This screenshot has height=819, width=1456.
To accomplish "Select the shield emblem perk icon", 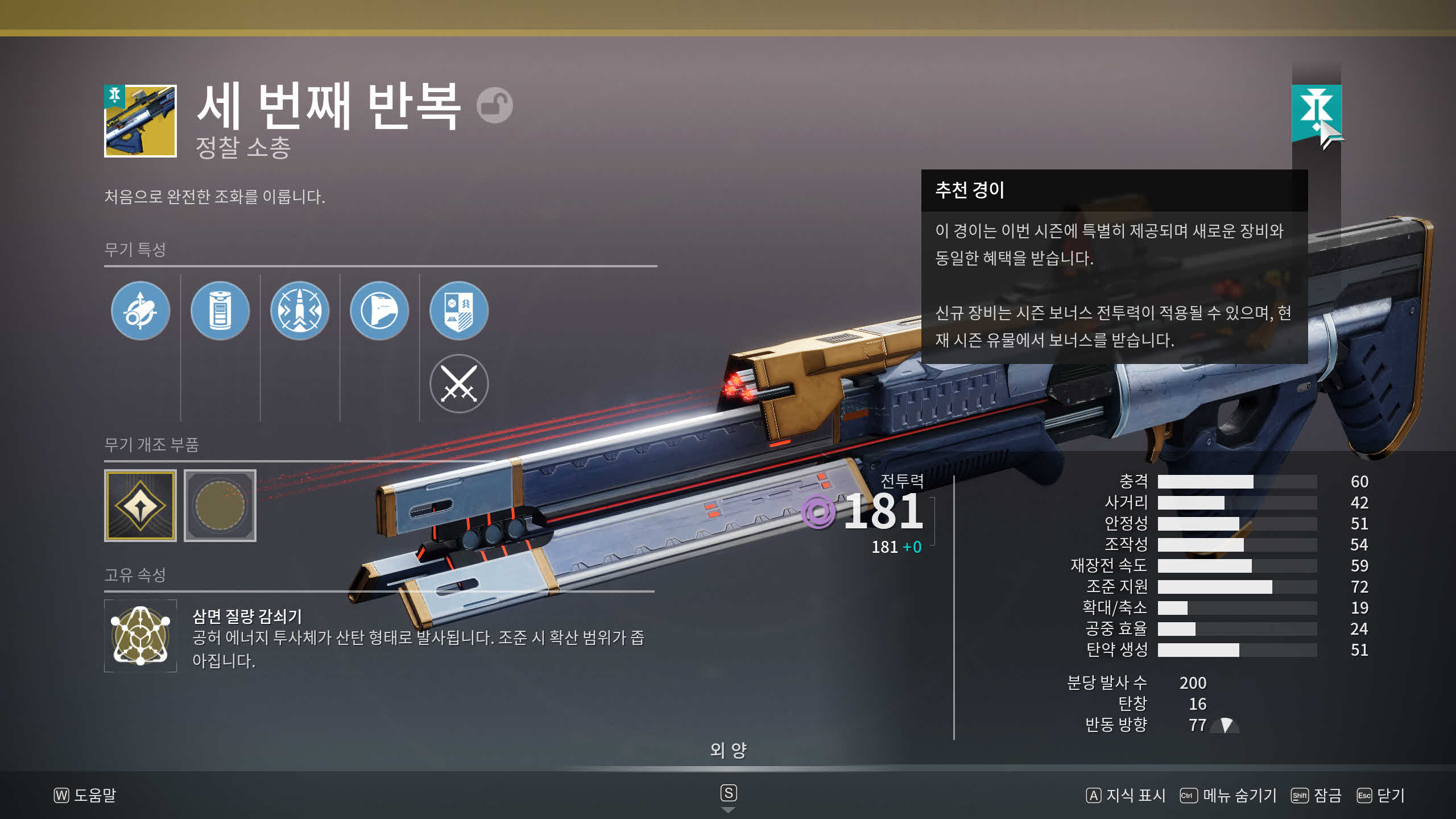I will tap(458, 311).
